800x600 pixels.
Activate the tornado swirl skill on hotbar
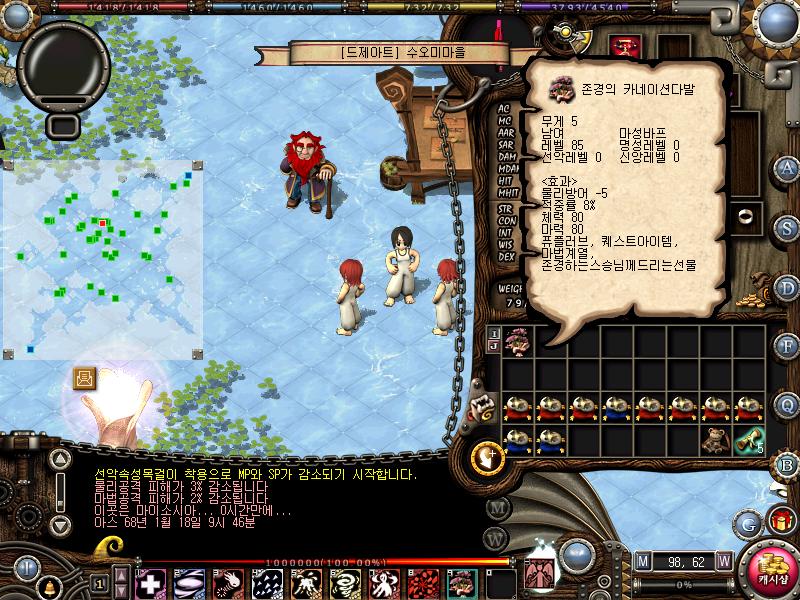(345, 583)
